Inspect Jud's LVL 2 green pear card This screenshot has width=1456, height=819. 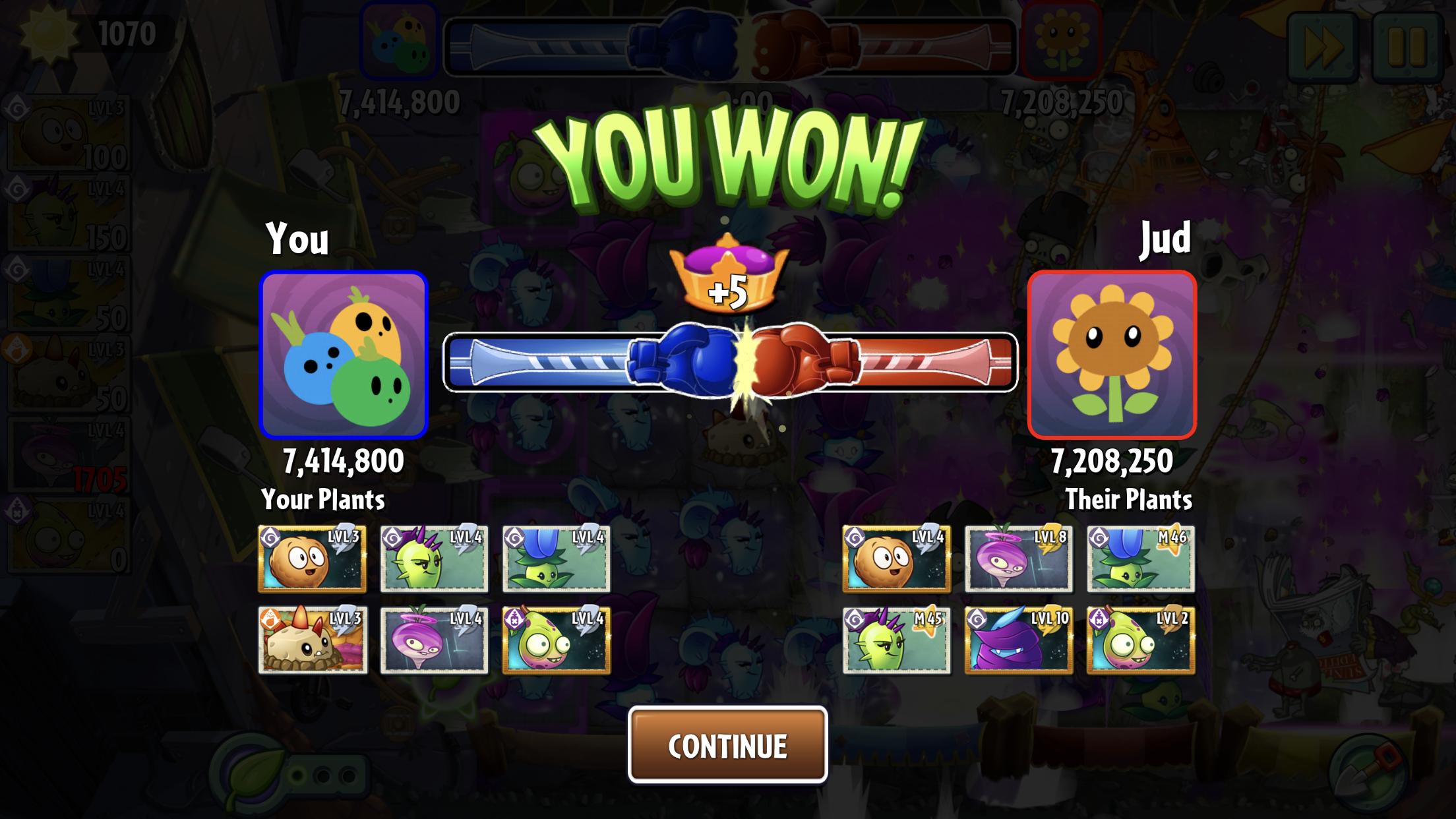point(1140,640)
